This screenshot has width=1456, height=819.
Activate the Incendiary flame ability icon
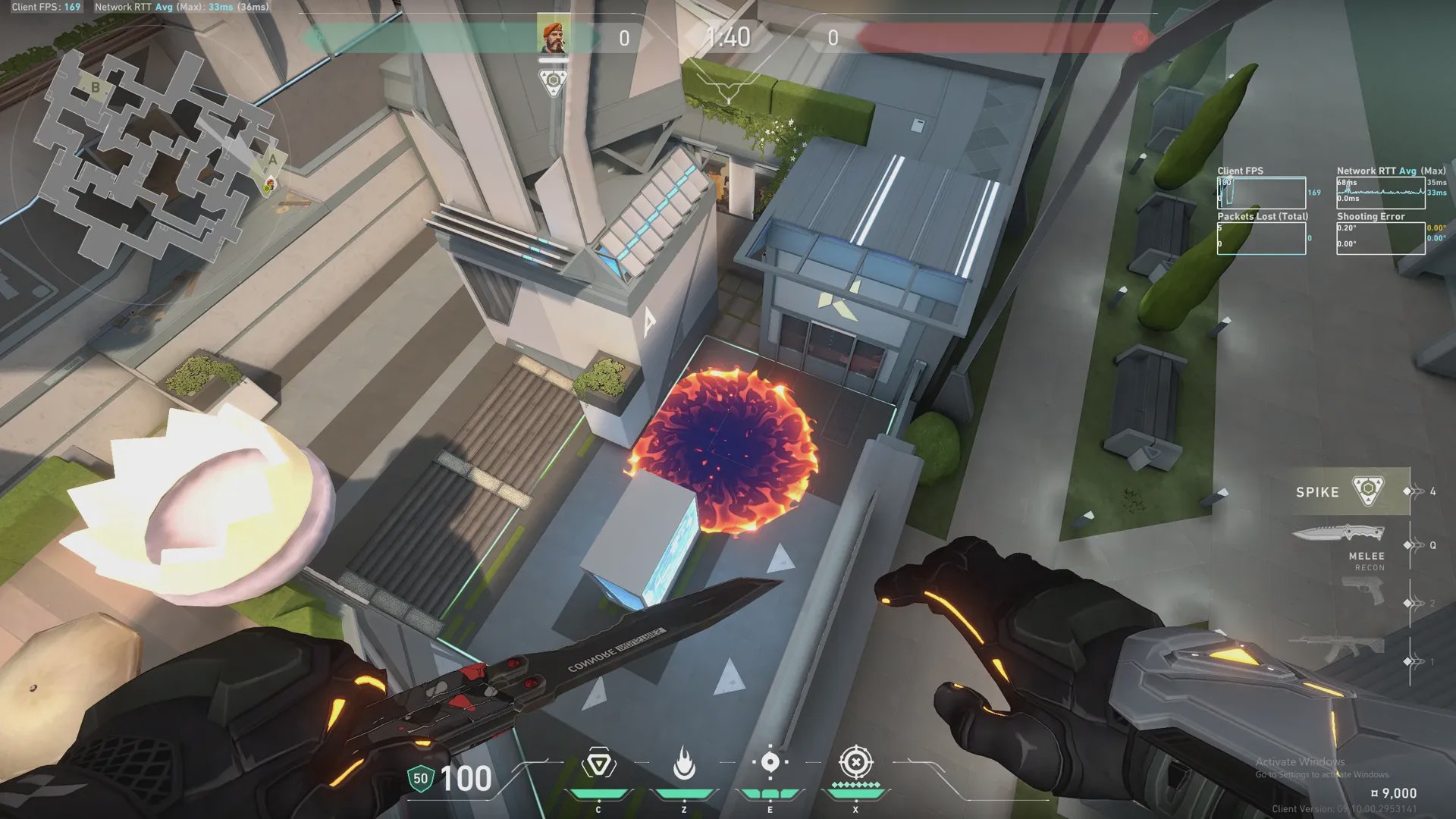[684, 764]
